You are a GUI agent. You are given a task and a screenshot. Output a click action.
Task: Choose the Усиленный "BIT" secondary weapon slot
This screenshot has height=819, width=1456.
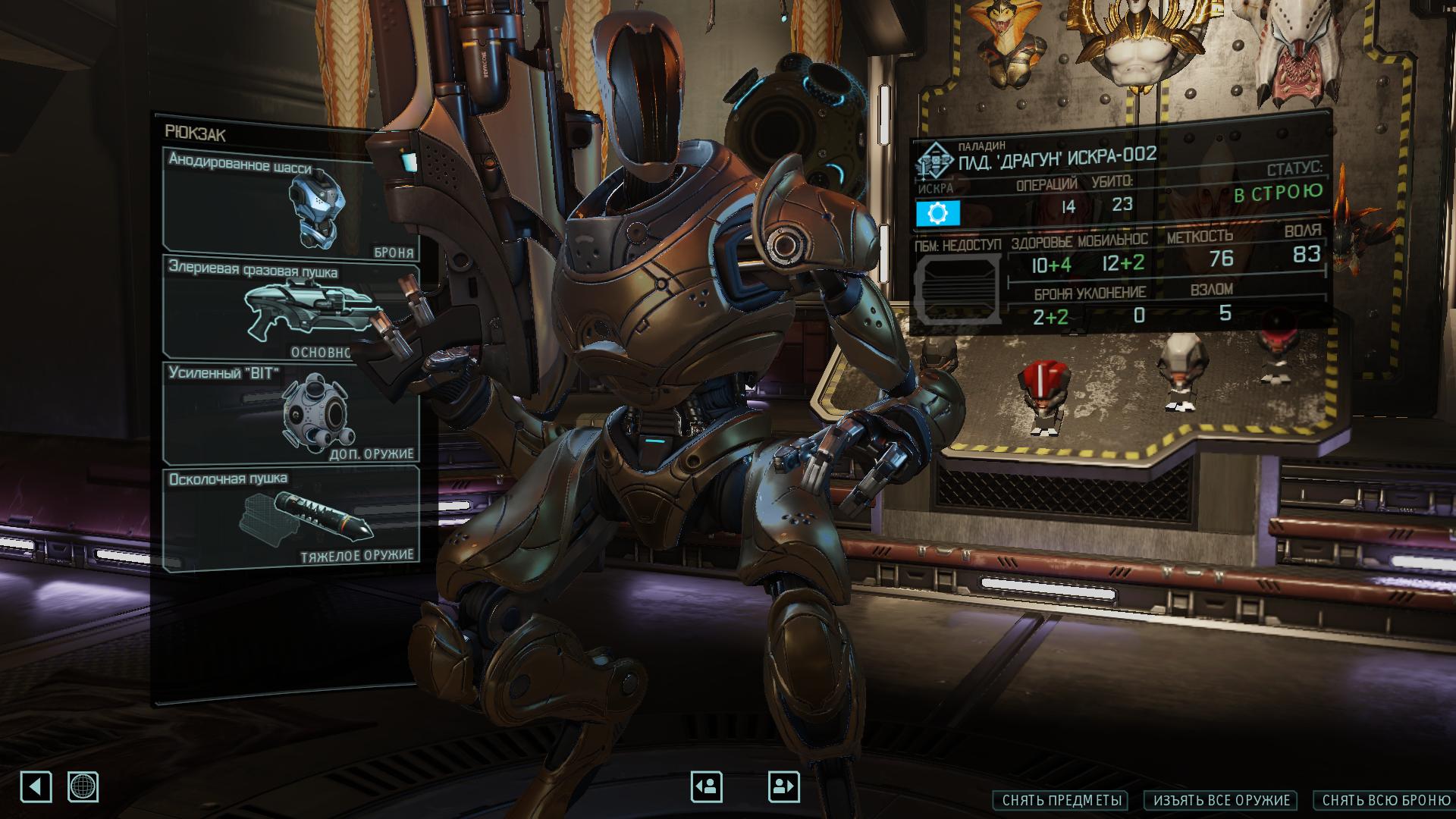coord(290,413)
